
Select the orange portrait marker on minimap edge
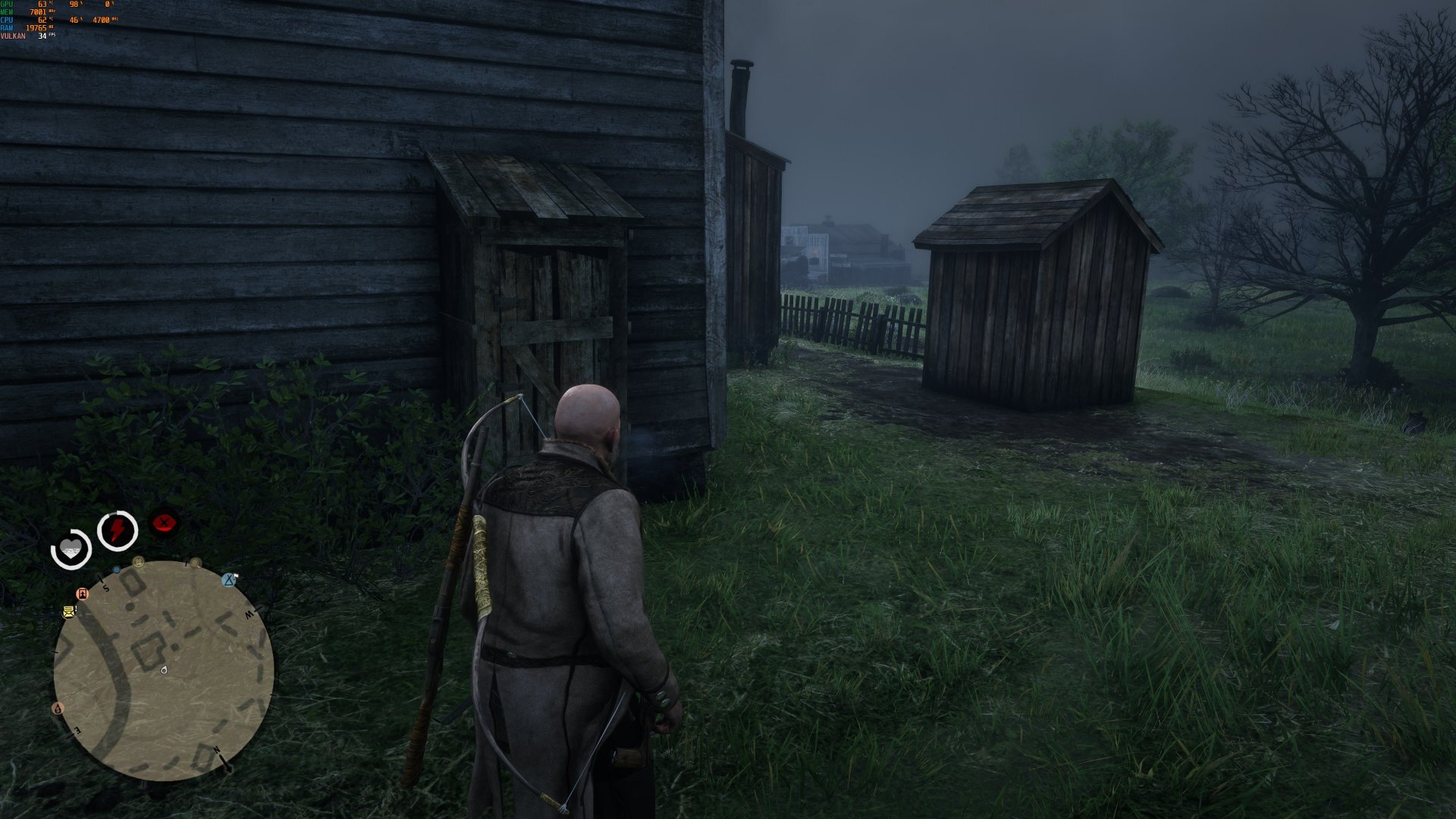click(x=83, y=593)
